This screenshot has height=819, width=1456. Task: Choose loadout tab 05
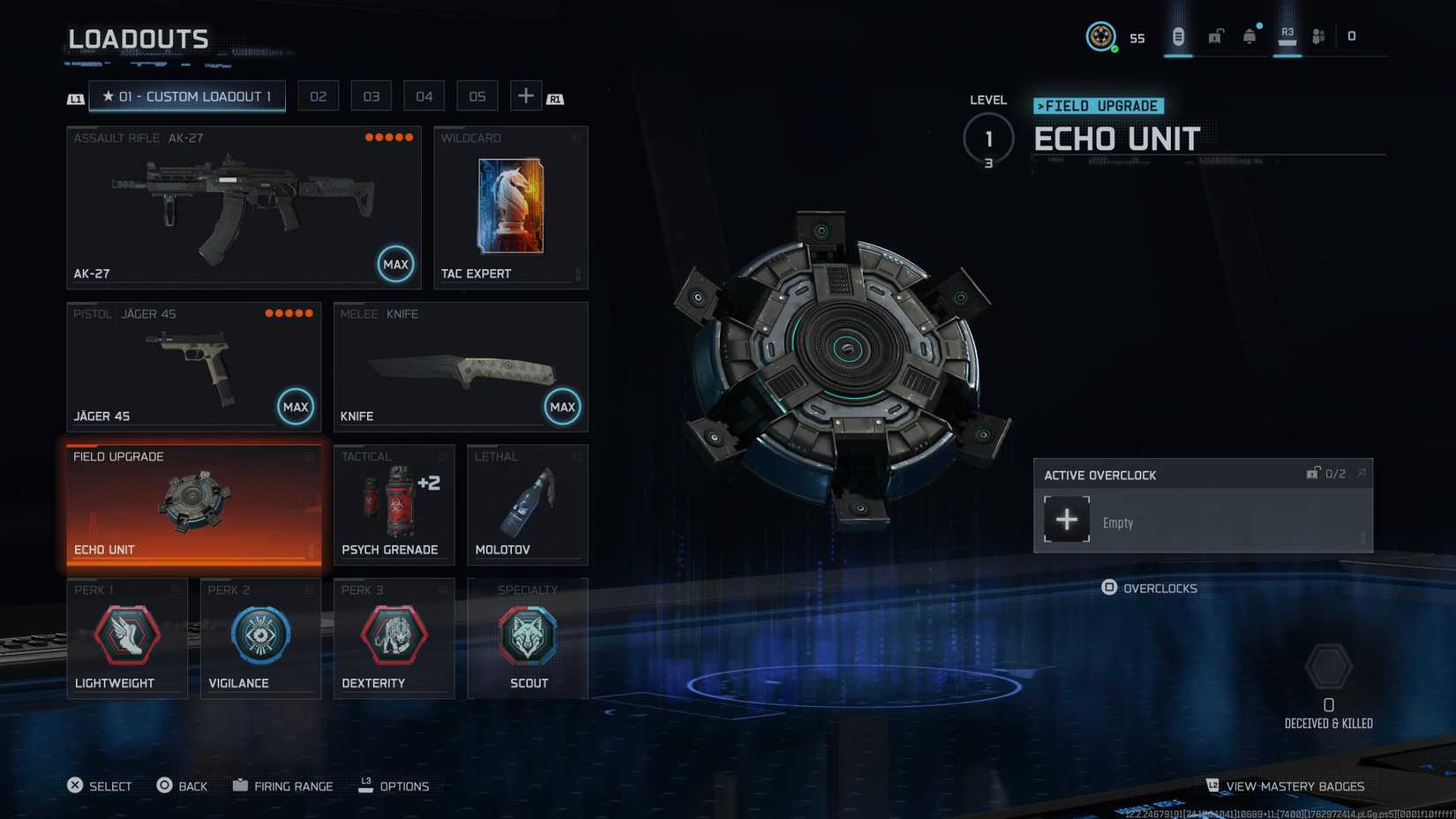click(x=477, y=96)
